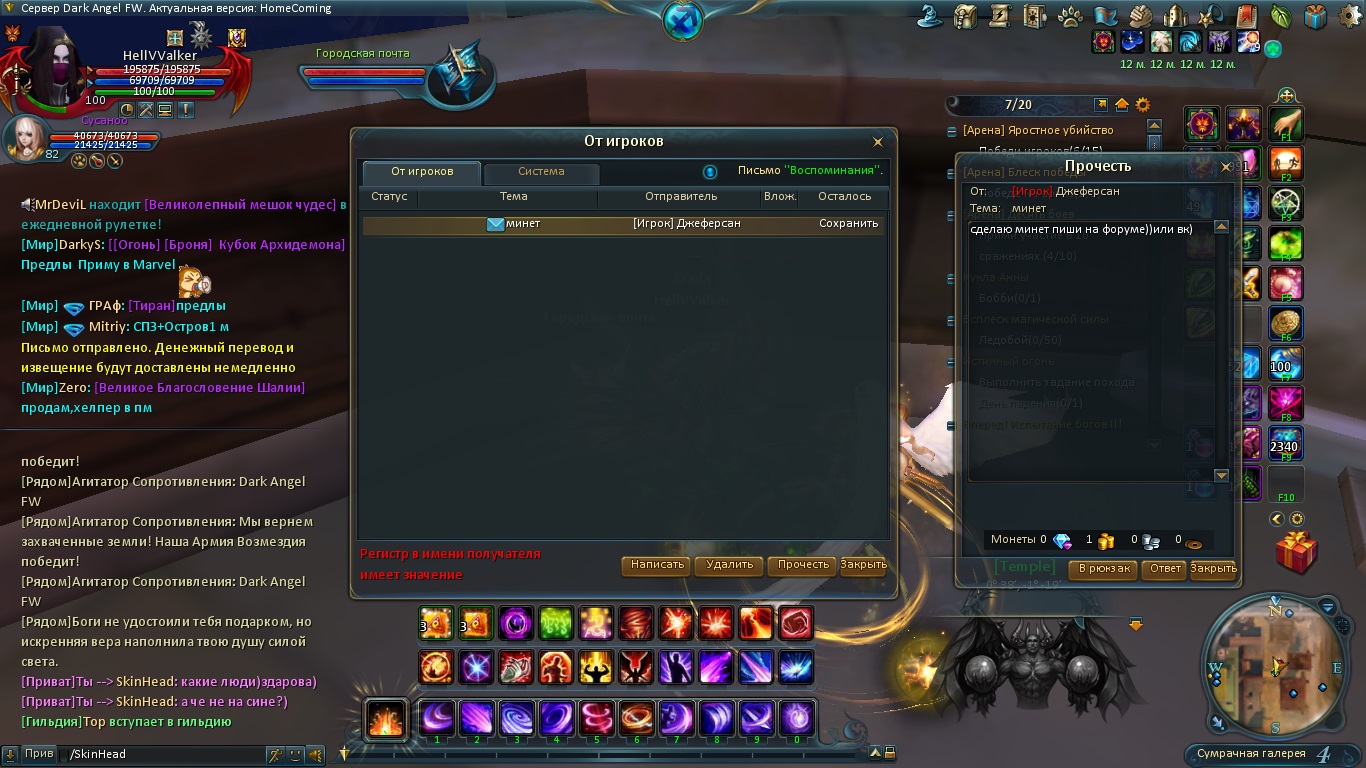Screen dimensions: 1366x768
Task: Close the Прочесть letter window with its X
Action: click(x=1226, y=167)
